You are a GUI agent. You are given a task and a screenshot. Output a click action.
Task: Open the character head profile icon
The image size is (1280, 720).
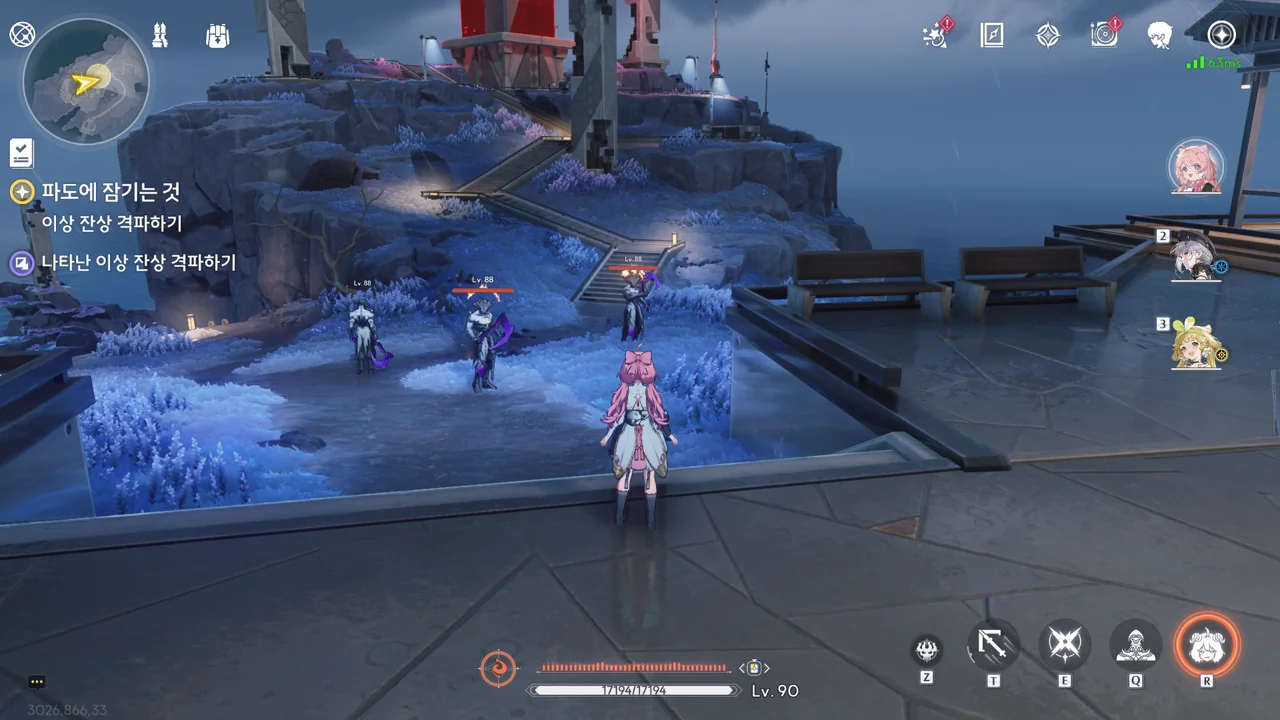1160,36
